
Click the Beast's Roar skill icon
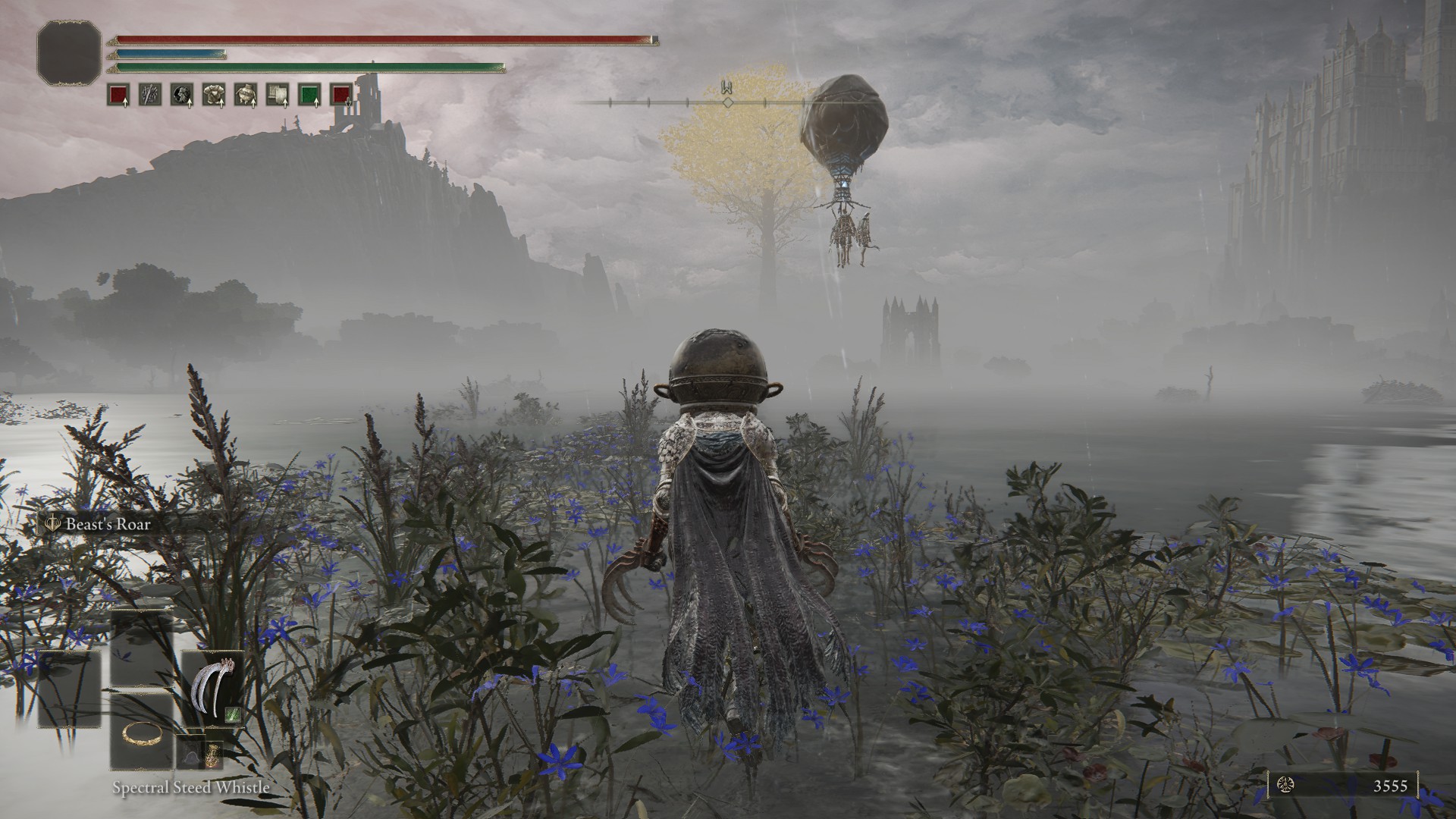coord(53,523)
